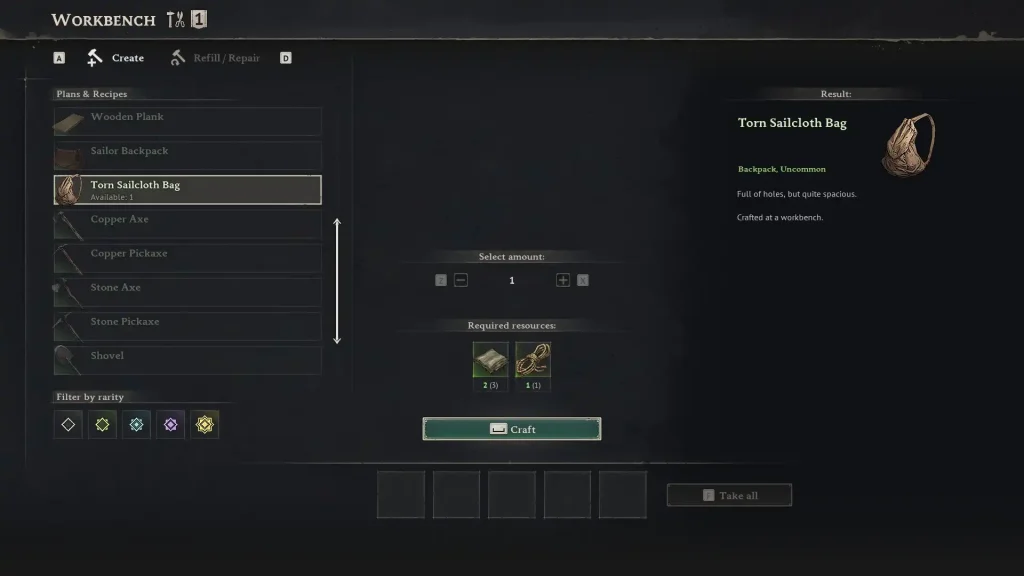Toggle the green uncommon rarity filter

click(x=102, y=425)
